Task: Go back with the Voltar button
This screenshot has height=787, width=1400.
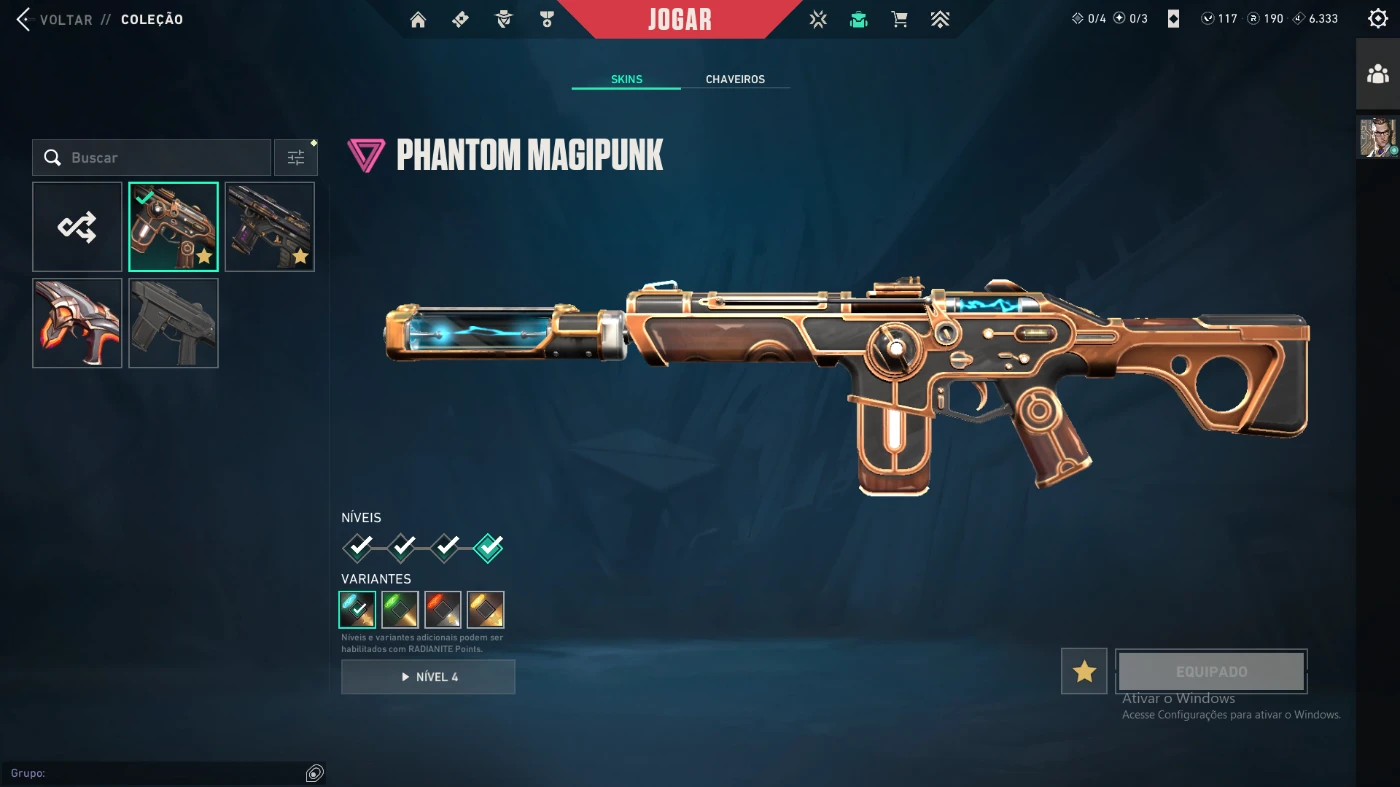Action: coord(55,20)
